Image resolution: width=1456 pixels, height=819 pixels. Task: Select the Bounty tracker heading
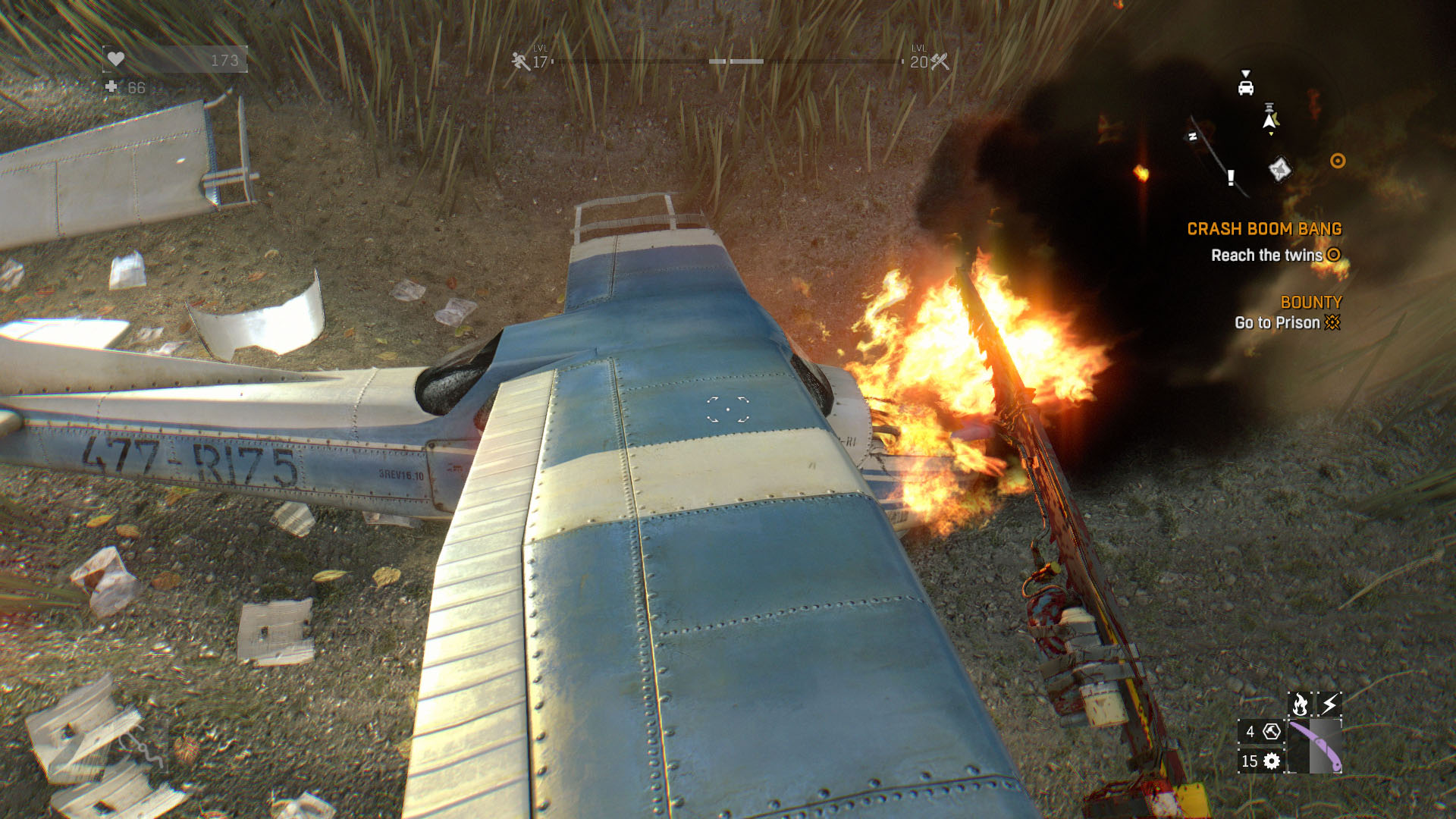tap(1311, 303)
